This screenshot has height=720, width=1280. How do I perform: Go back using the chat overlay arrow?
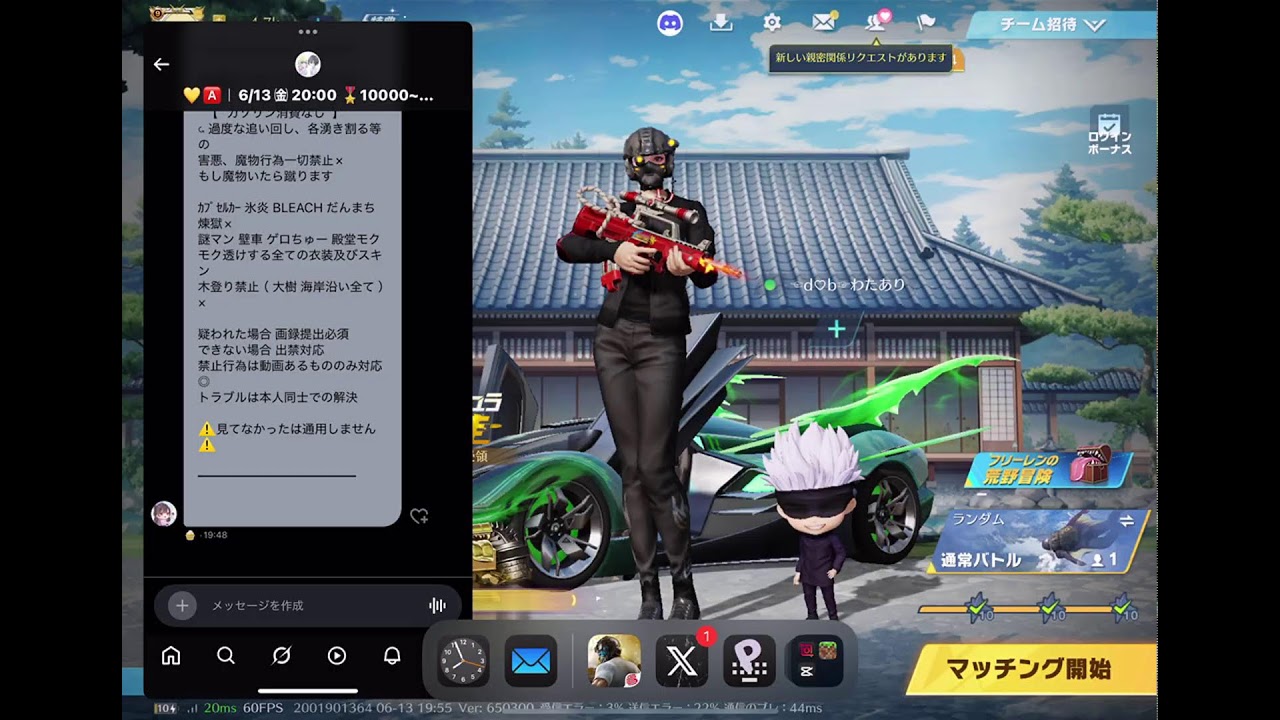(x=162, y=64)
